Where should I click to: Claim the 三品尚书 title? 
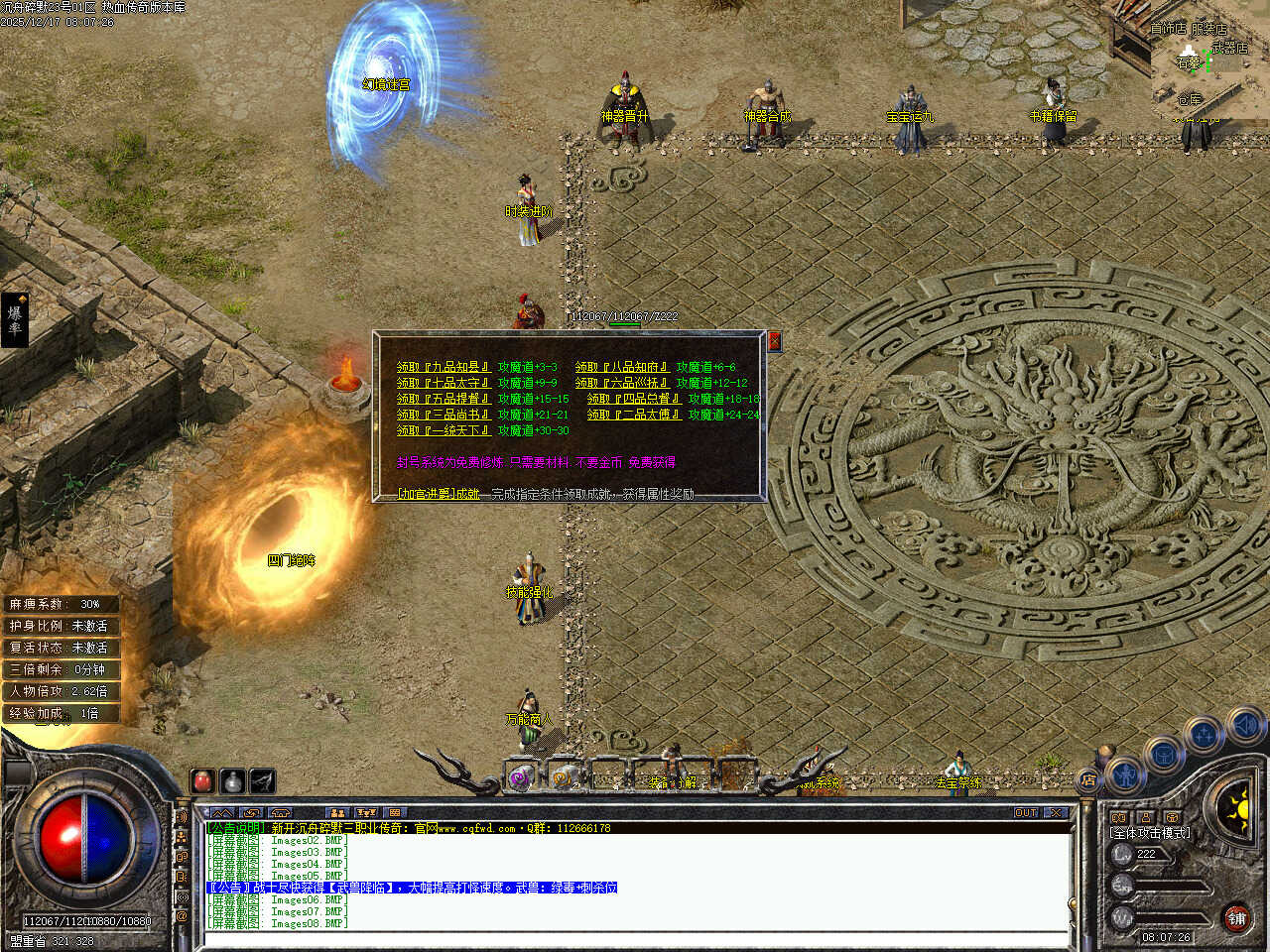[444, 415]
